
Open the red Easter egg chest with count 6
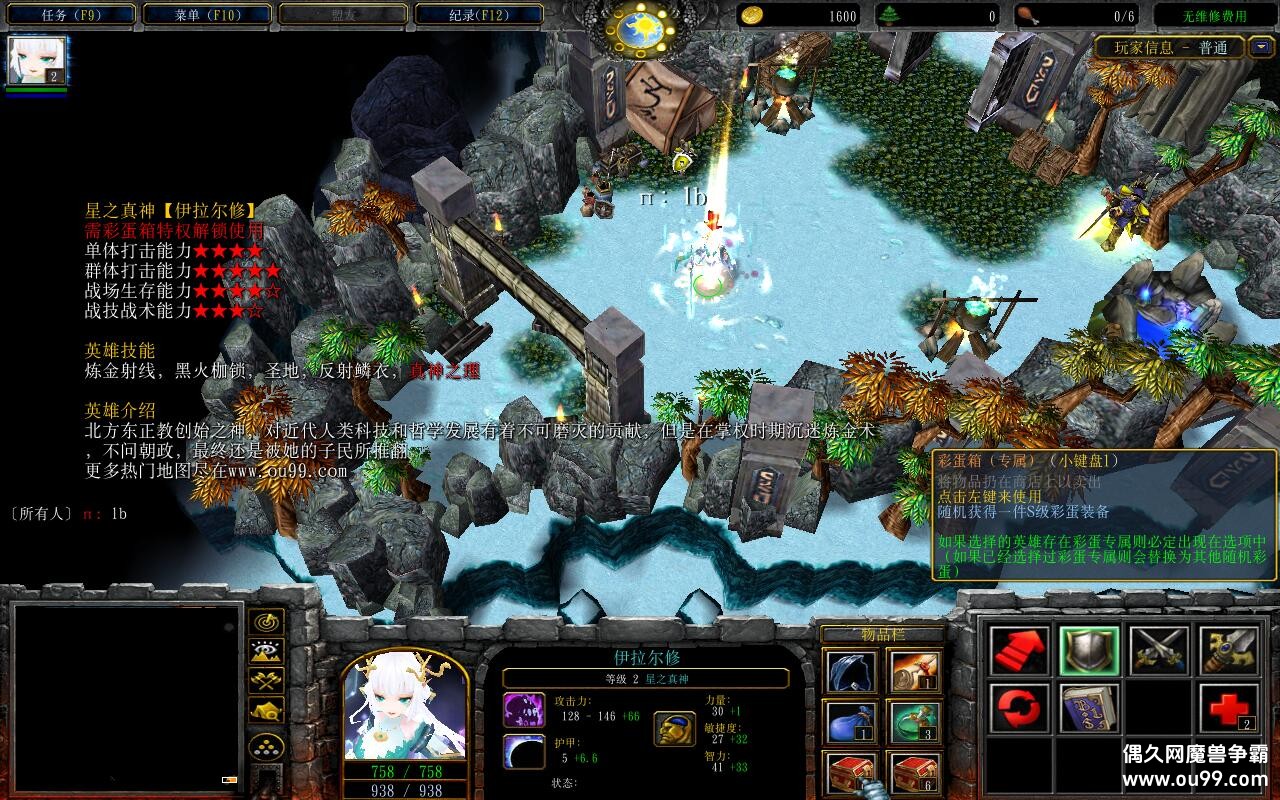914,773
